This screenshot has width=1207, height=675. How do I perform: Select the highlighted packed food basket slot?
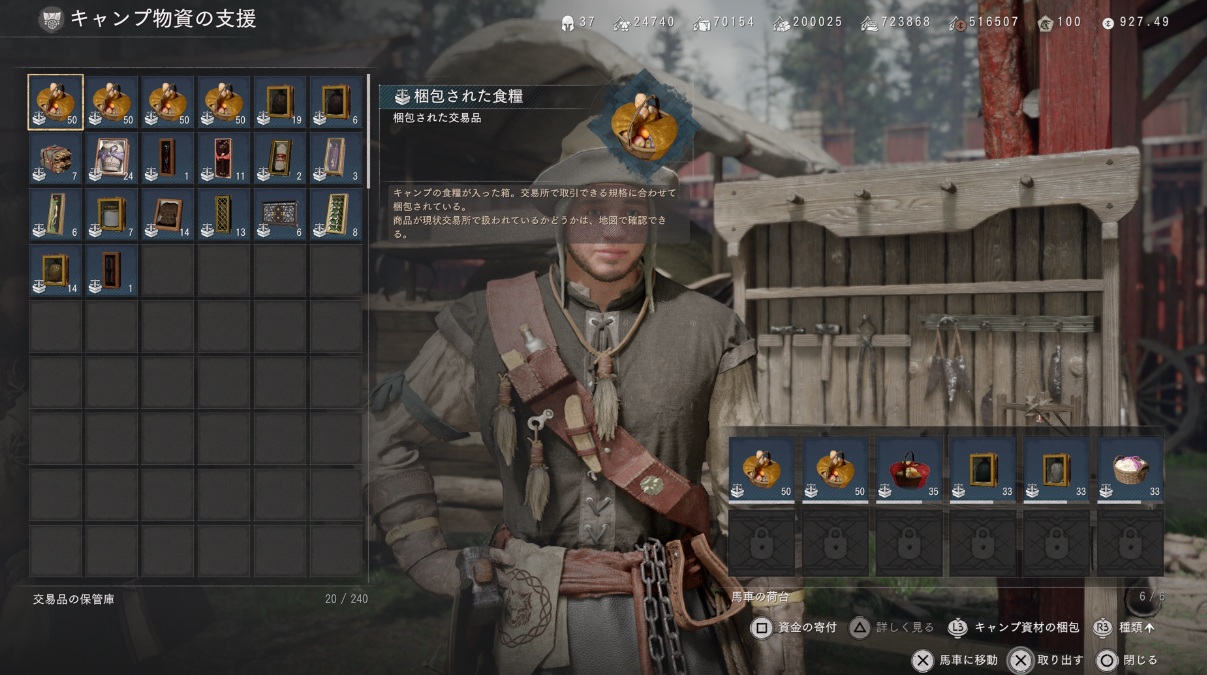pyautogui.click(x=56, y=102)
